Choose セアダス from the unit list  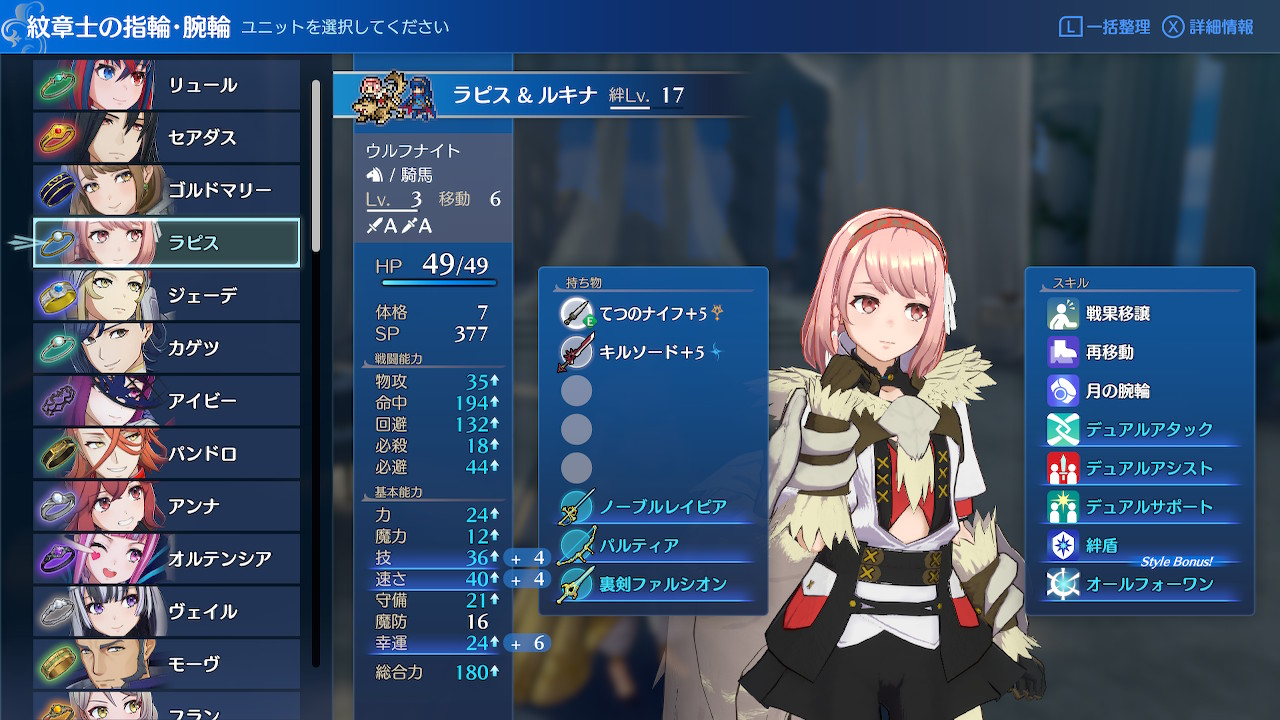(167, 137)
